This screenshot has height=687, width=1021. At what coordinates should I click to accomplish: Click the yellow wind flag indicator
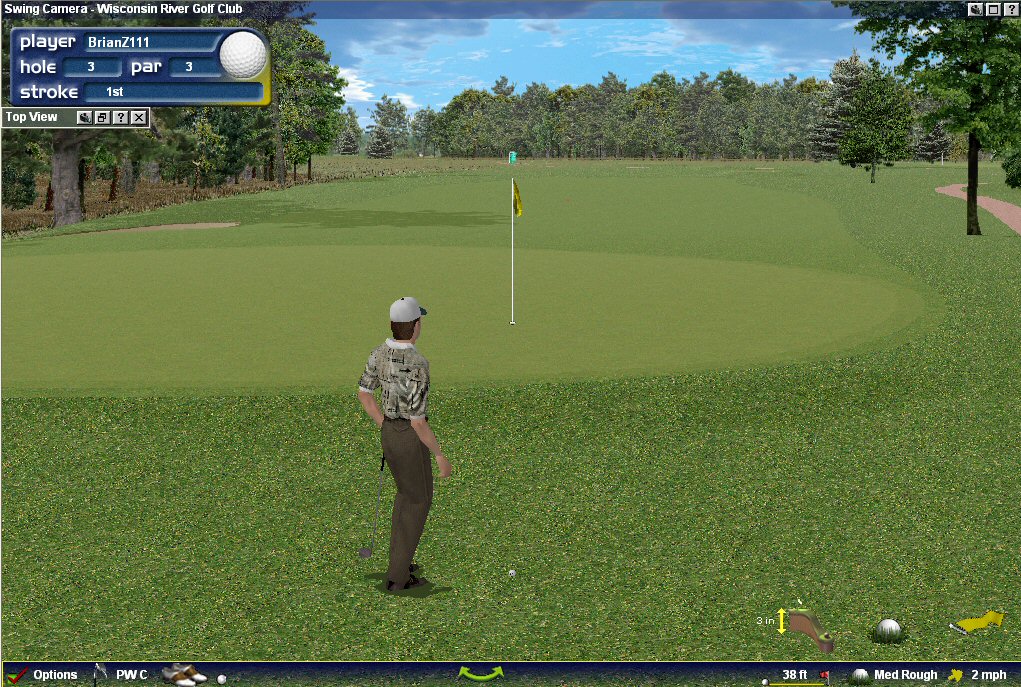coord(977,622)
